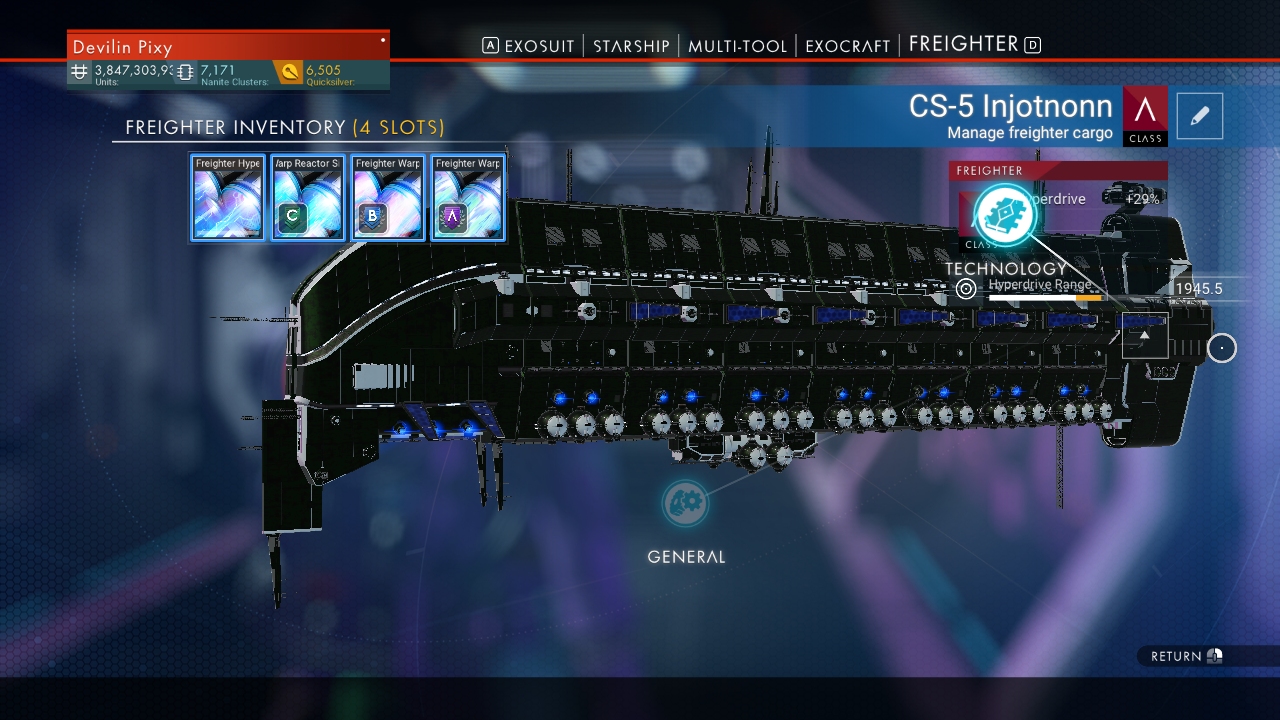The image size is (1280, 720).
Task: Rename freighter with the pencil button
Action: coord(1200,116)
